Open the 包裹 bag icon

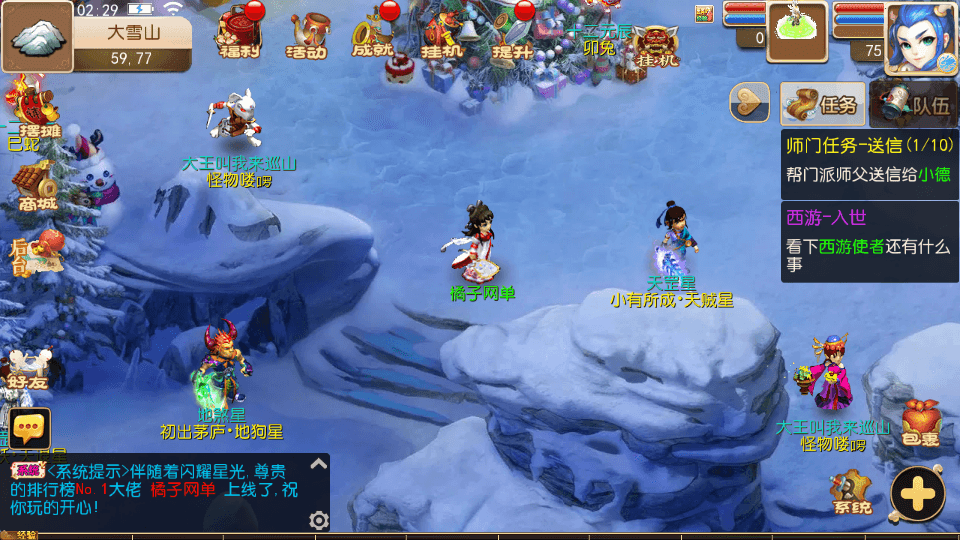[x=920, y=422]
